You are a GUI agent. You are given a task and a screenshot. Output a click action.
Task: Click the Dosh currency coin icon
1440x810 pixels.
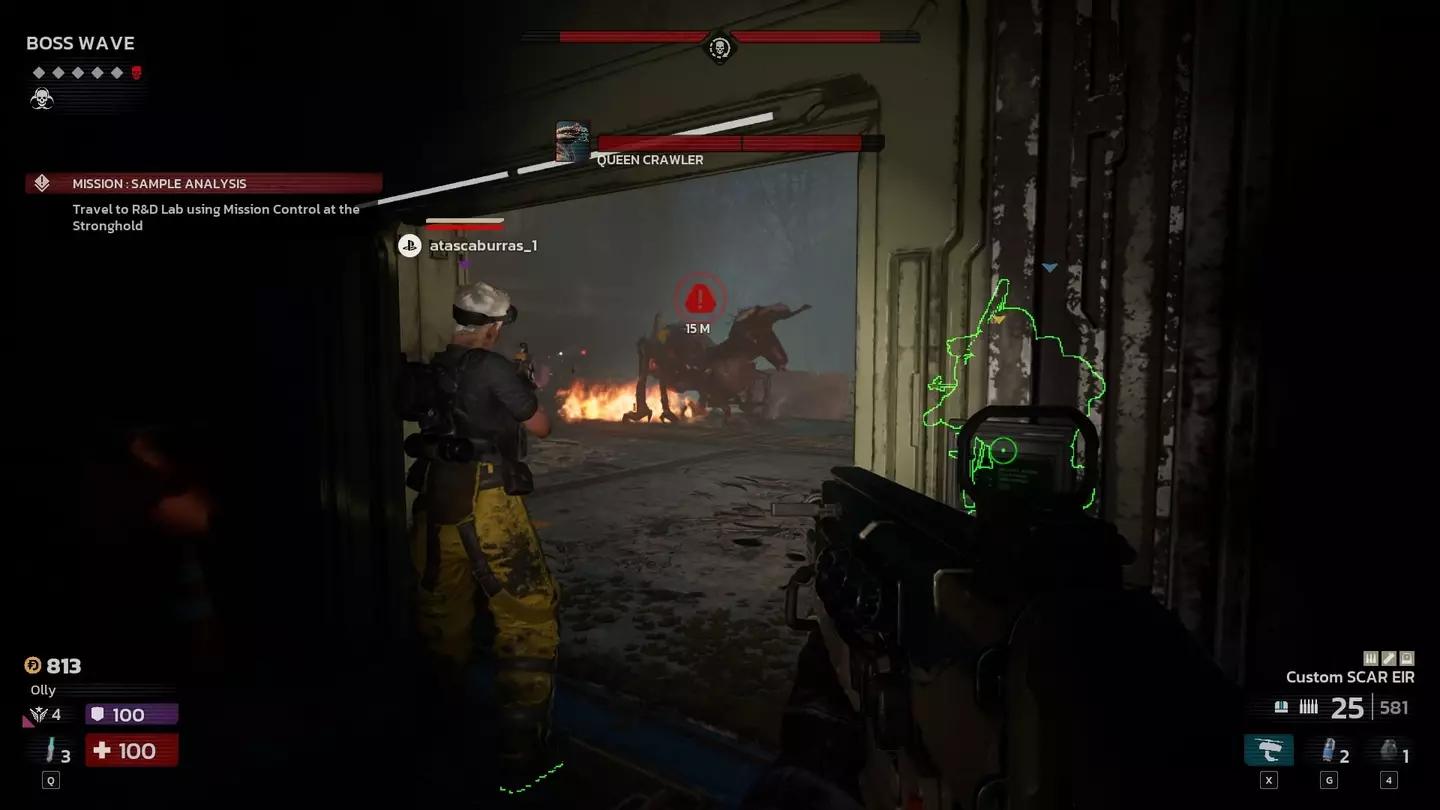coord(33,666)
